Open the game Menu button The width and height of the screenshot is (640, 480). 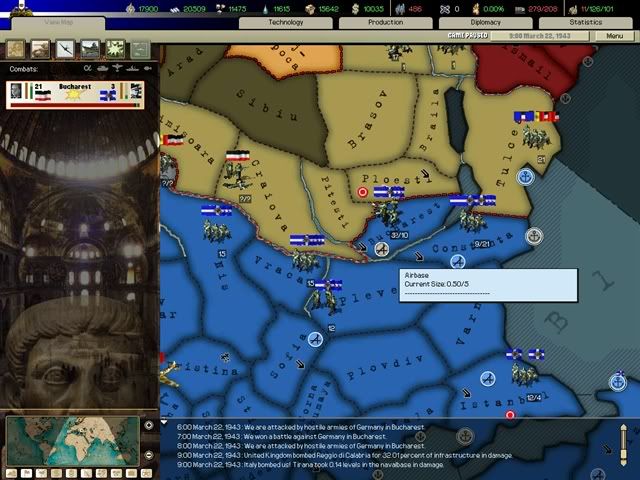tap(607, 36)
